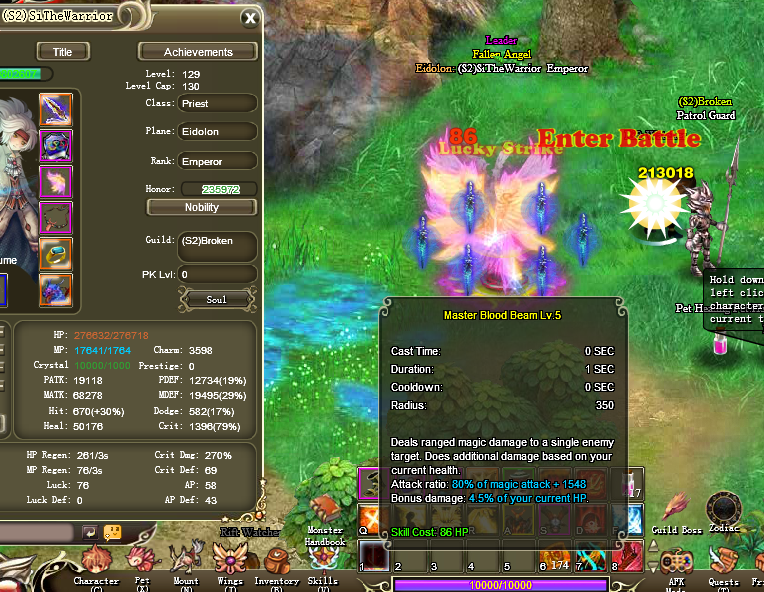Select the equipped weapon slot
The image size is (764, 592).
point(56,109)
